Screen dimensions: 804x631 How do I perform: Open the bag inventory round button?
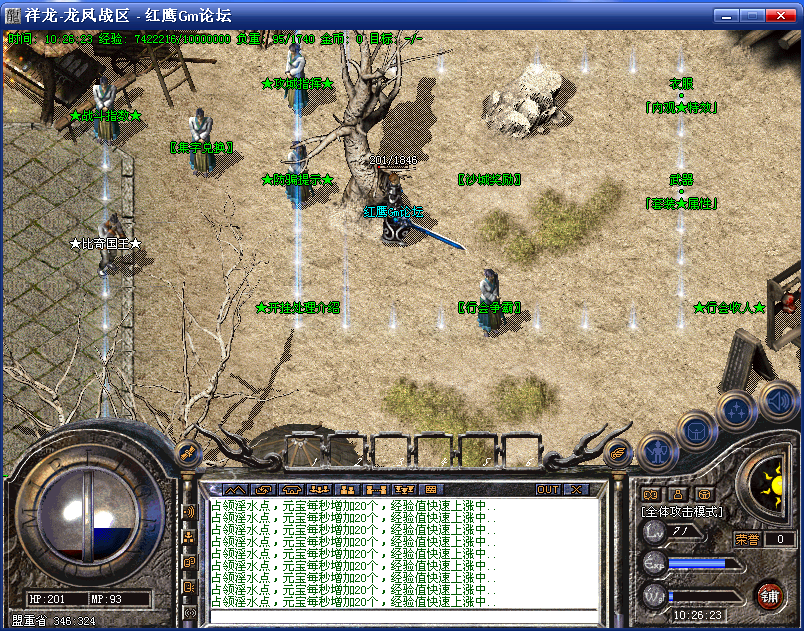[696, 432]
